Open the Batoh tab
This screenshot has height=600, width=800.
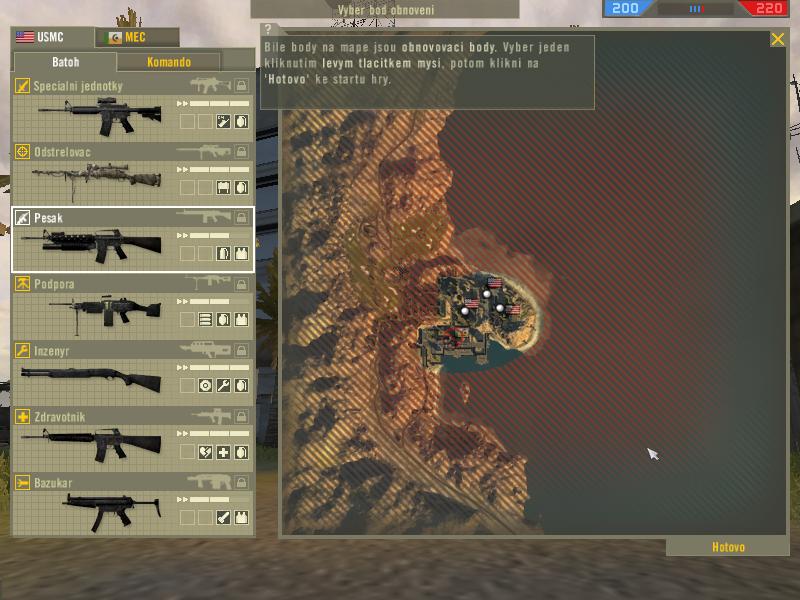coord(67,62)
